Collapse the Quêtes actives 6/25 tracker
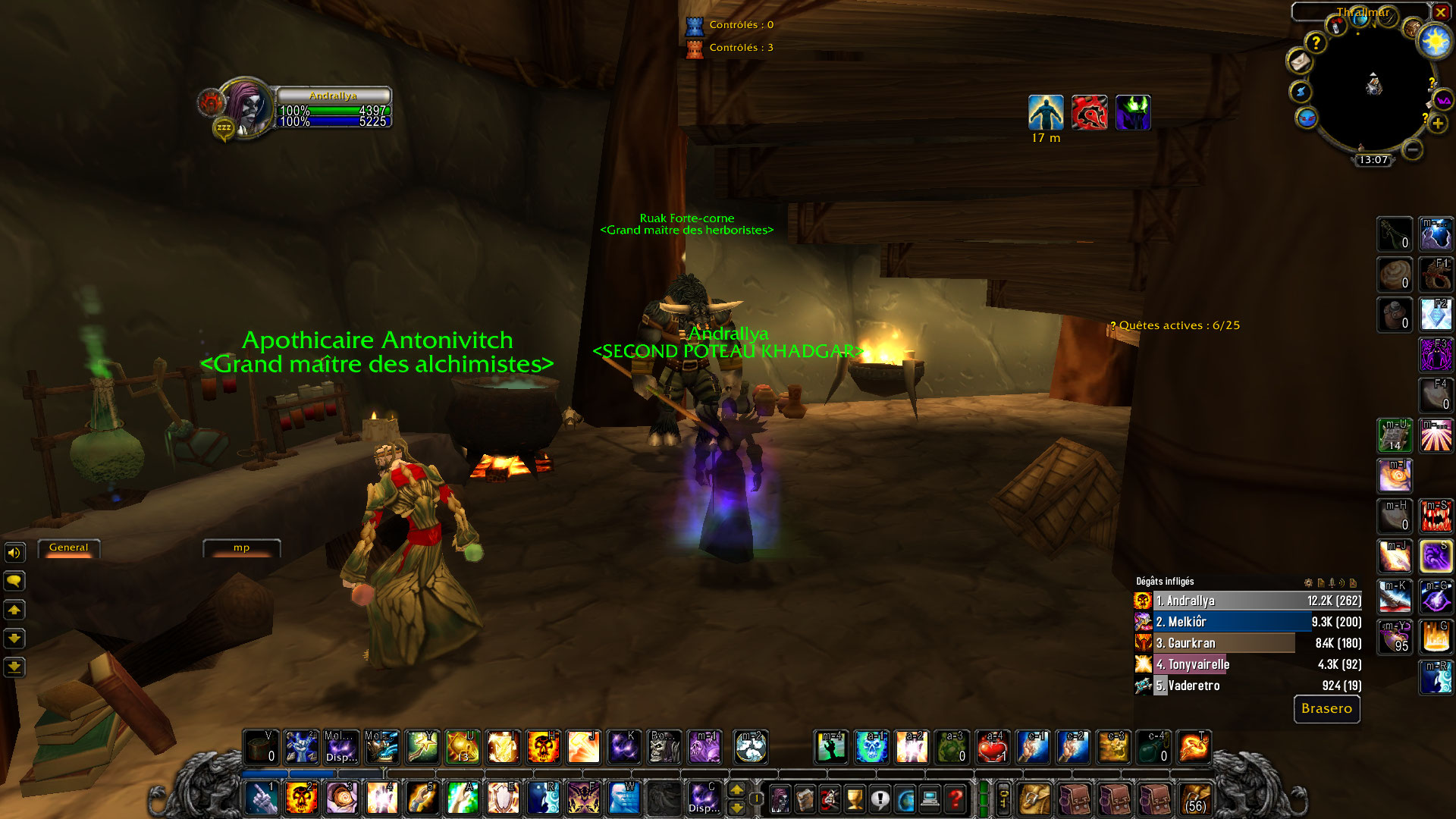The width and height of the screenshot is (1456, 819). tap(1112, 325)
